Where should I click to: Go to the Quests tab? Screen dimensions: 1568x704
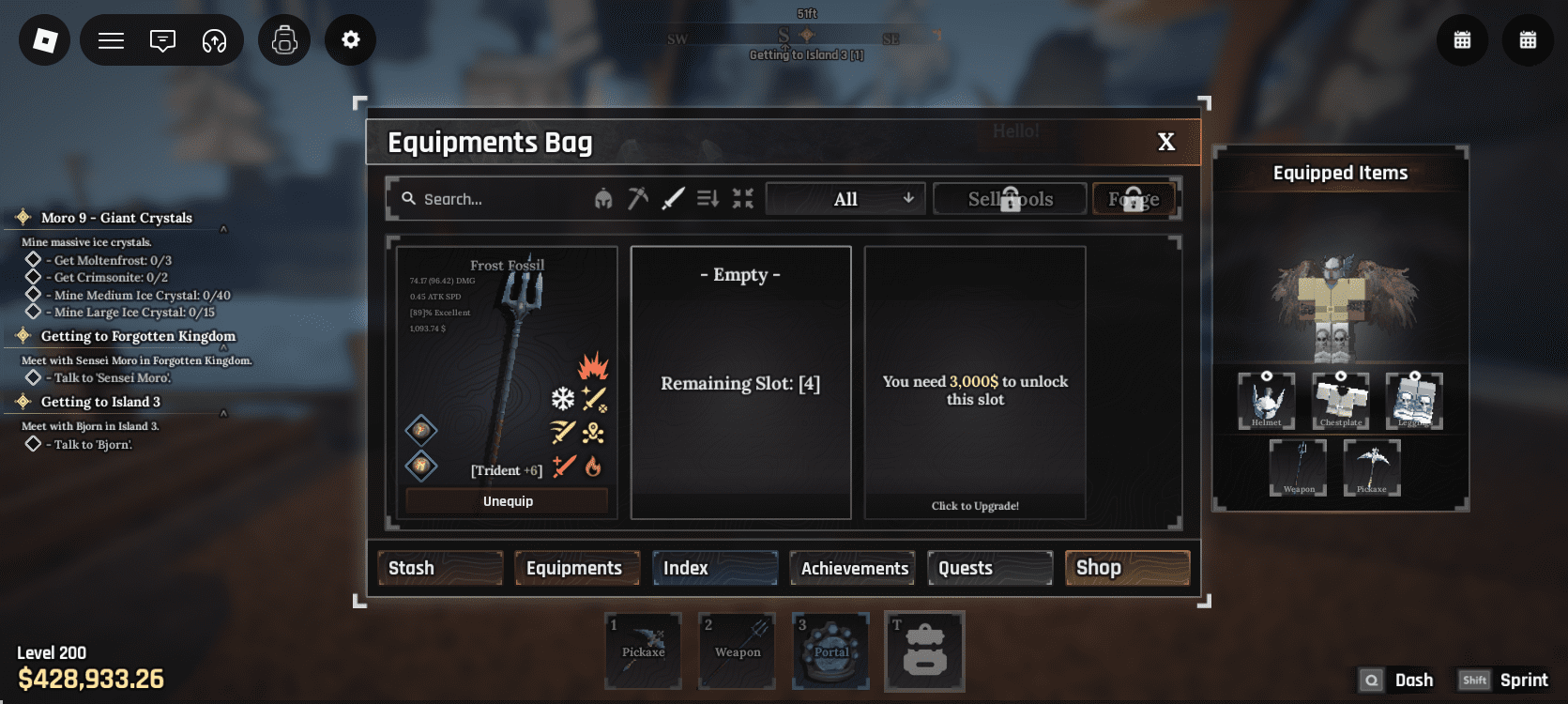click(990, 568)
